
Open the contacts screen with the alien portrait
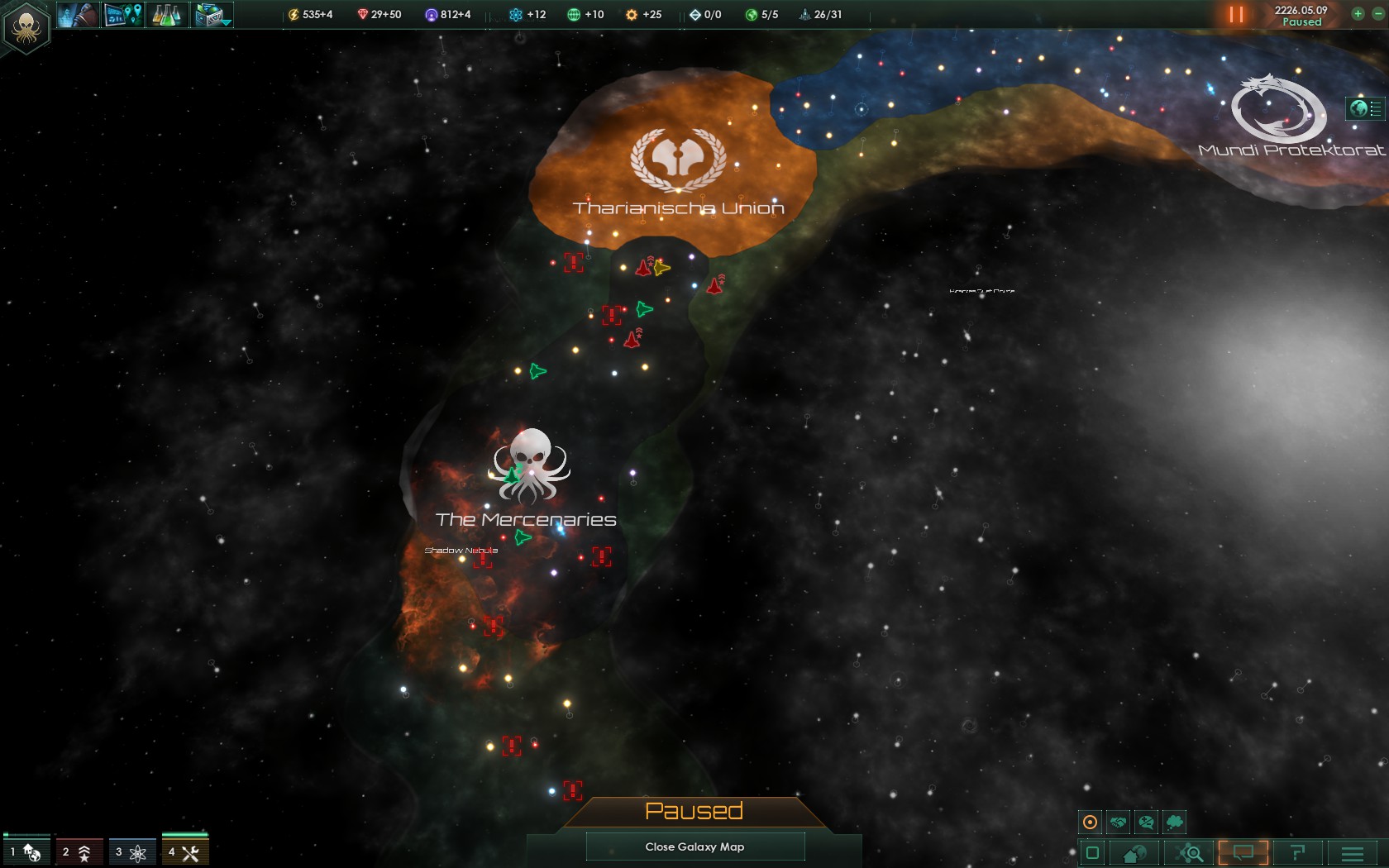(79, 15)
